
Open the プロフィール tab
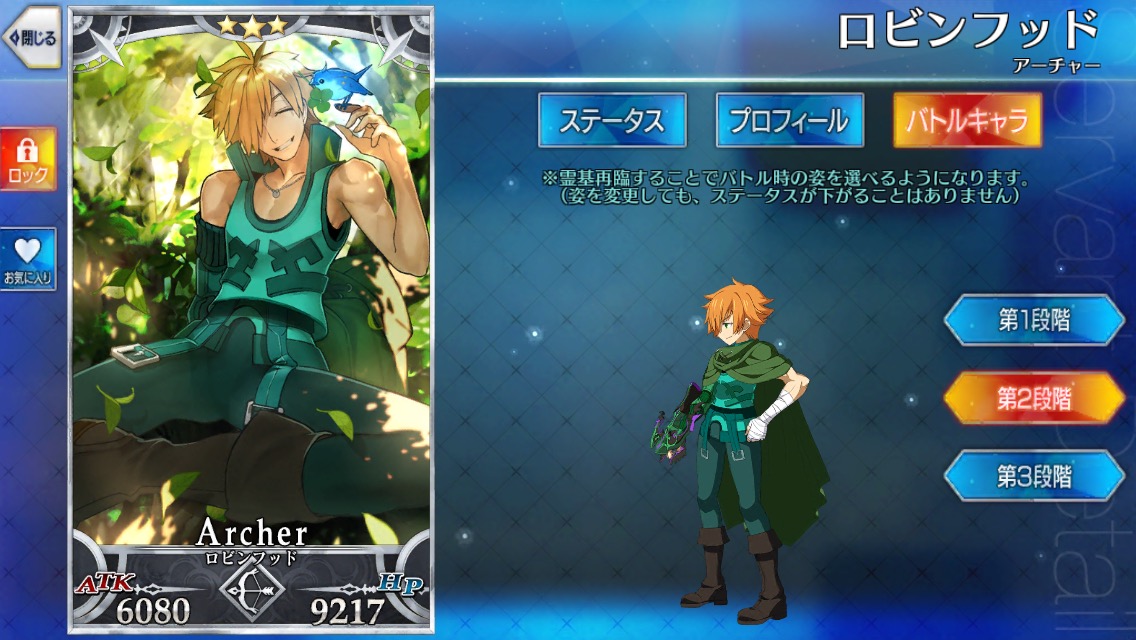(x=789, y=121)
